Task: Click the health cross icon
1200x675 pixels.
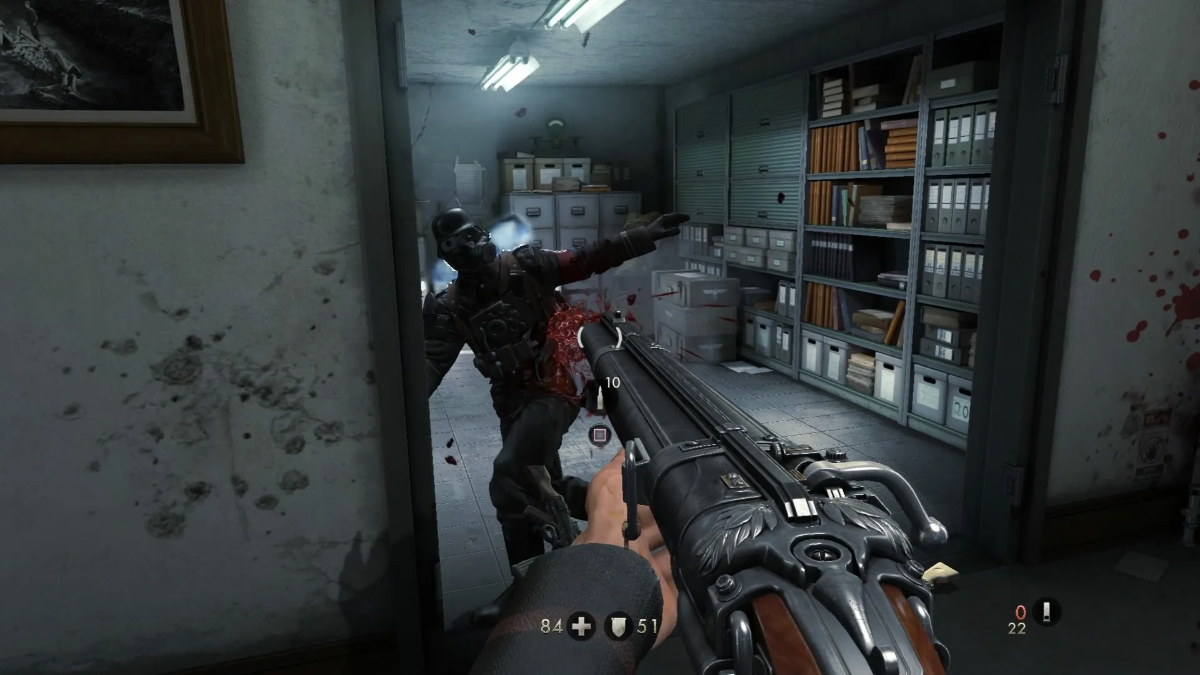Action: (581, 627)
